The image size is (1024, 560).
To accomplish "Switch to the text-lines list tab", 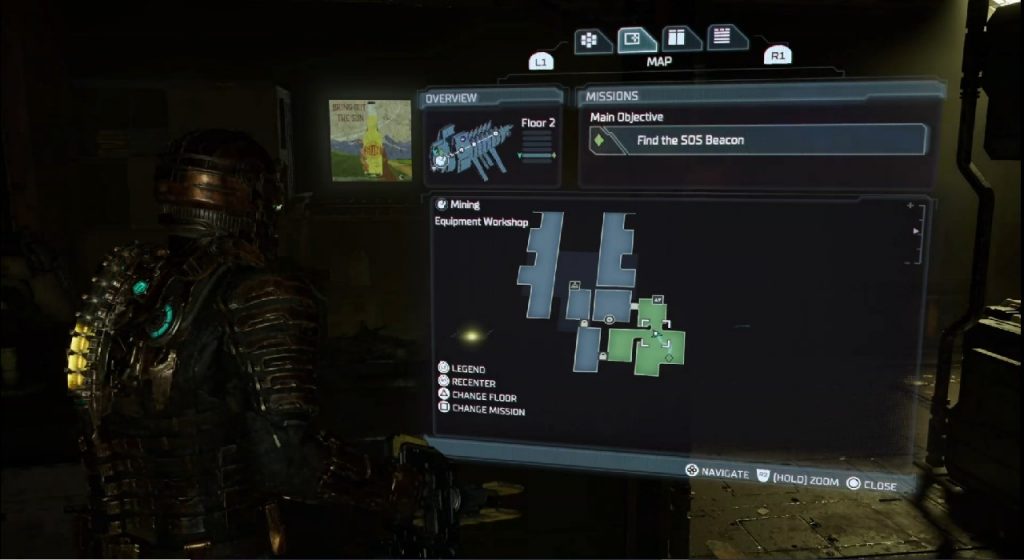I will 726,38.
